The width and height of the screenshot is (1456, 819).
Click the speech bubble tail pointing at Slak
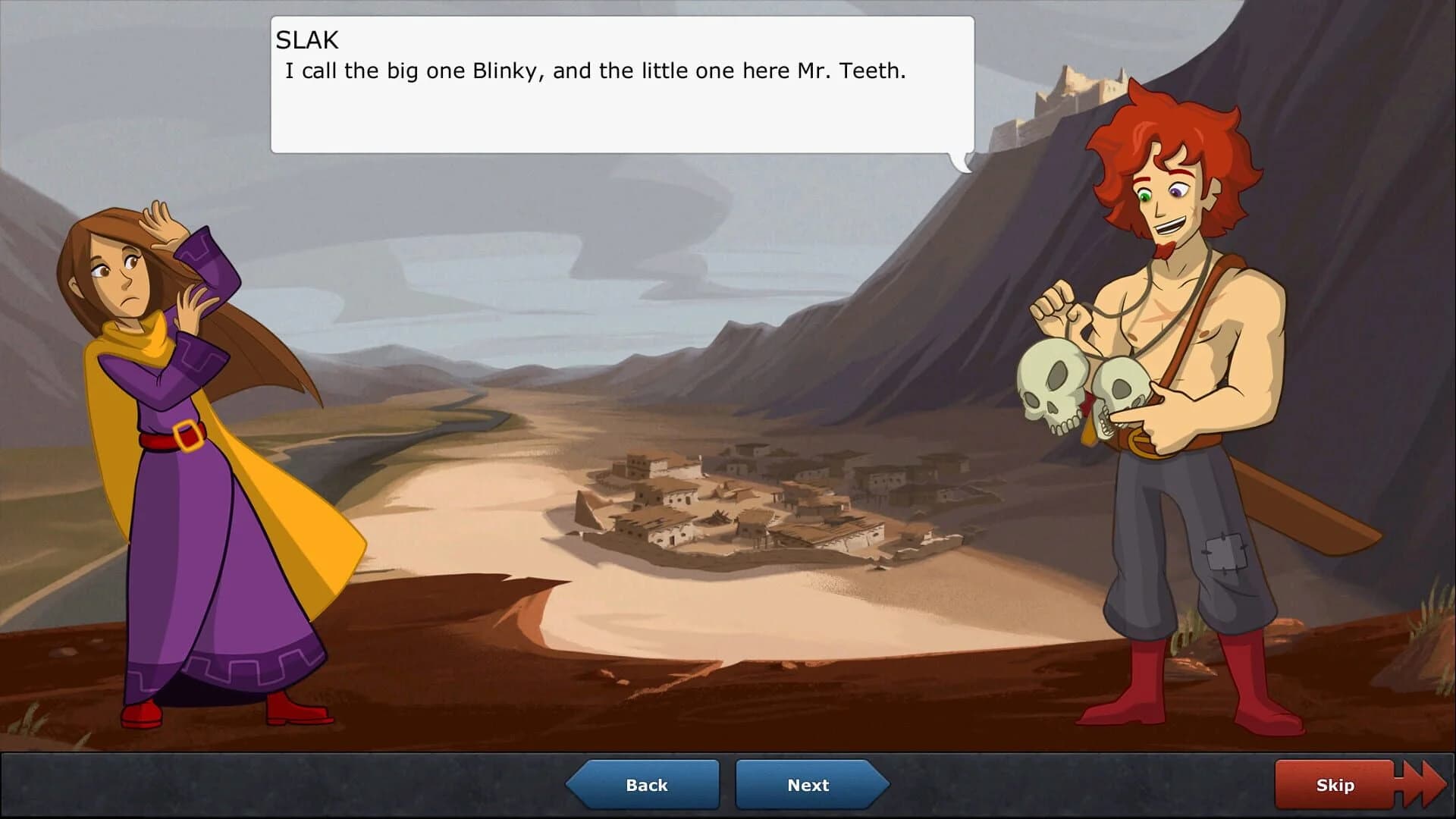pos(962,161)
